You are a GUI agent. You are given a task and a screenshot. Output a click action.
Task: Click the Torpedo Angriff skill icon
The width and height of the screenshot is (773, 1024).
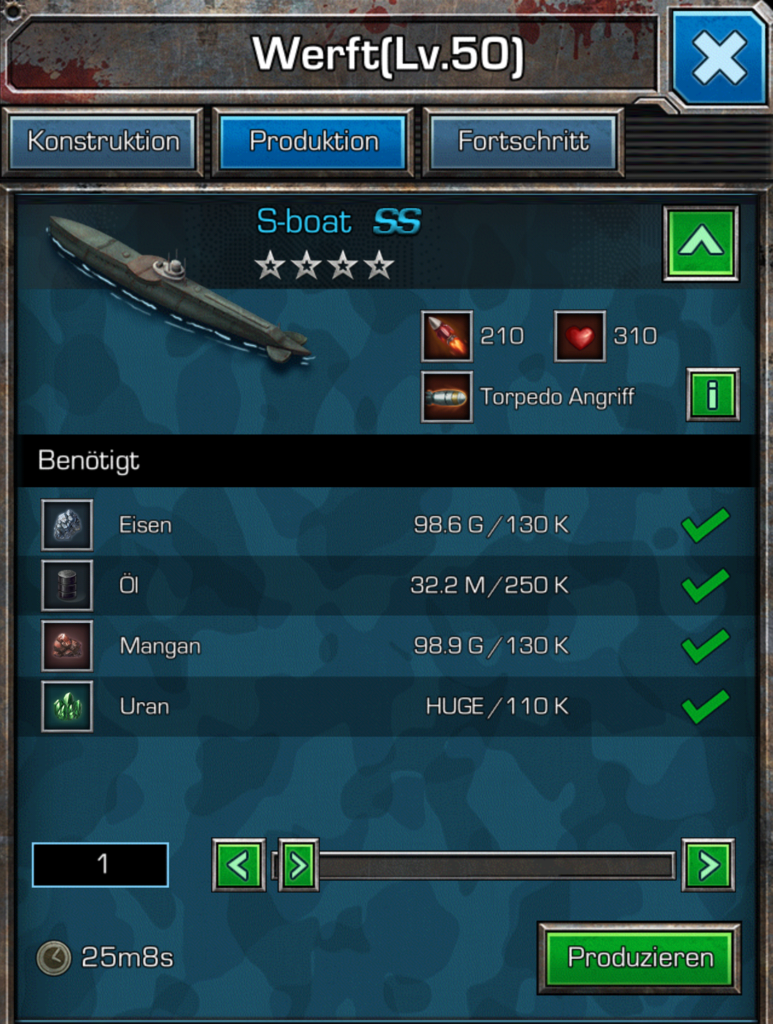click(x=446, y=397)
